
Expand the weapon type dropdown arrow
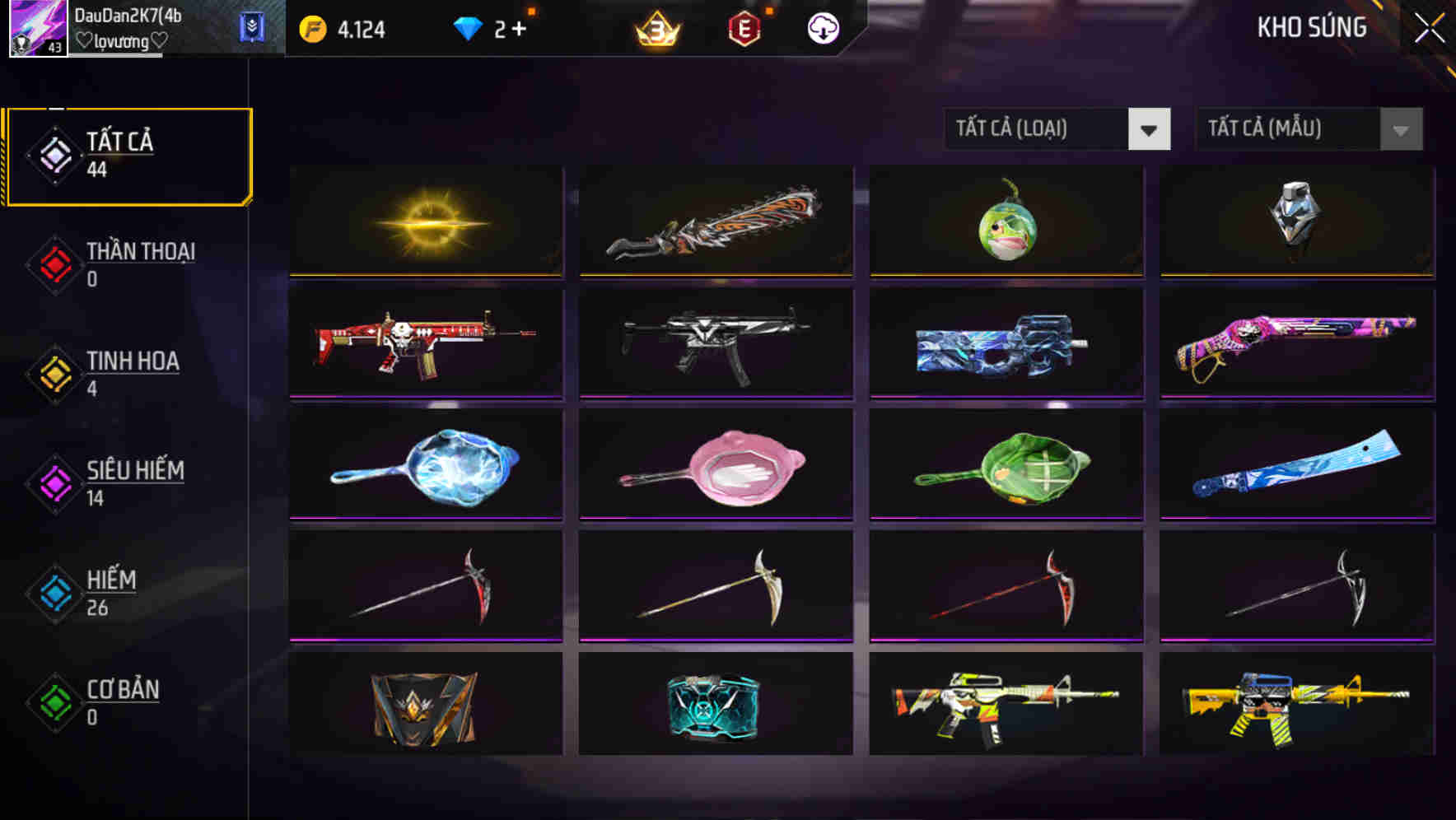click(x=1150, y=129)
